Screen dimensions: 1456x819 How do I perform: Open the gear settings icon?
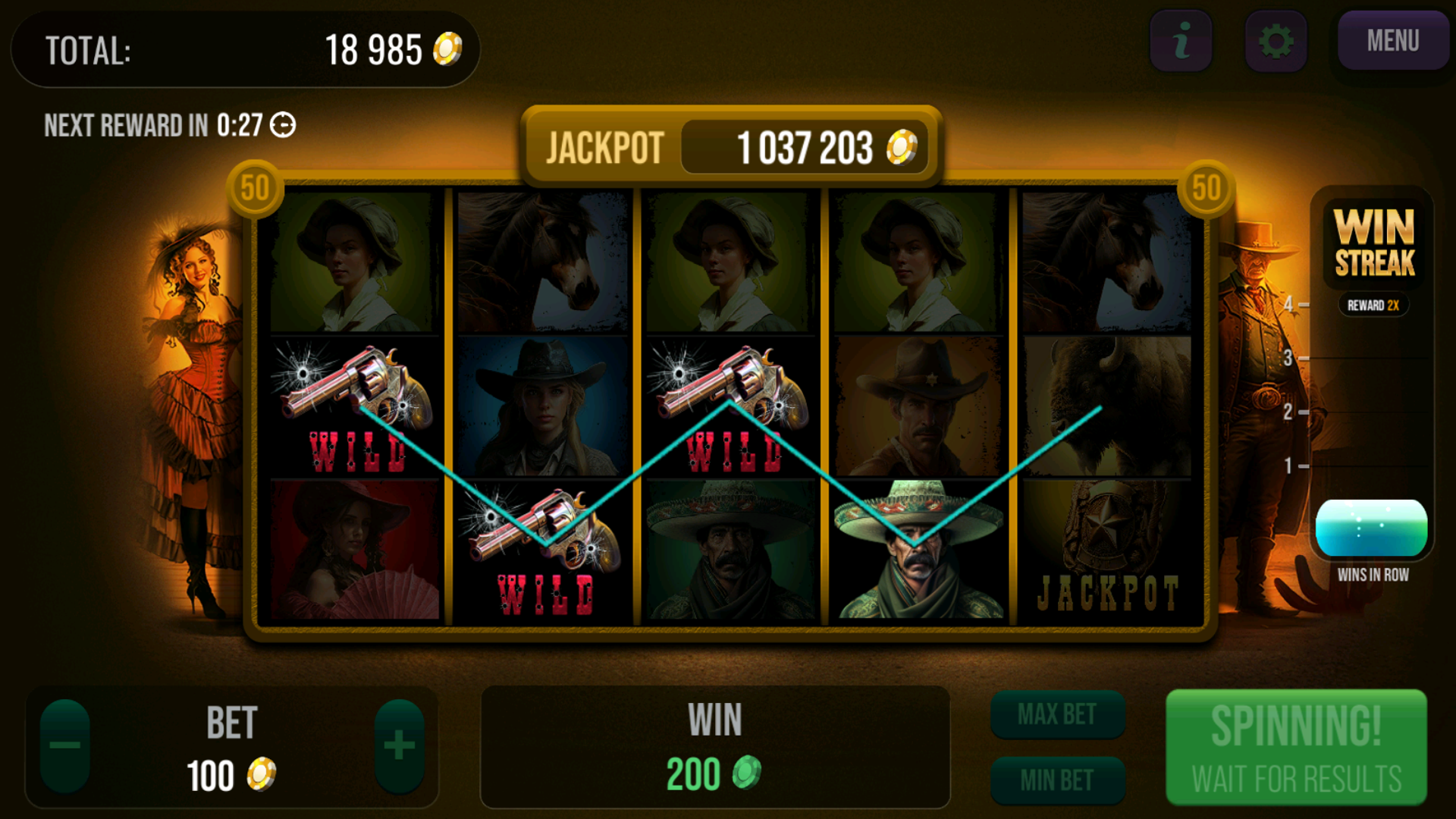click(x=1276, y=41)
